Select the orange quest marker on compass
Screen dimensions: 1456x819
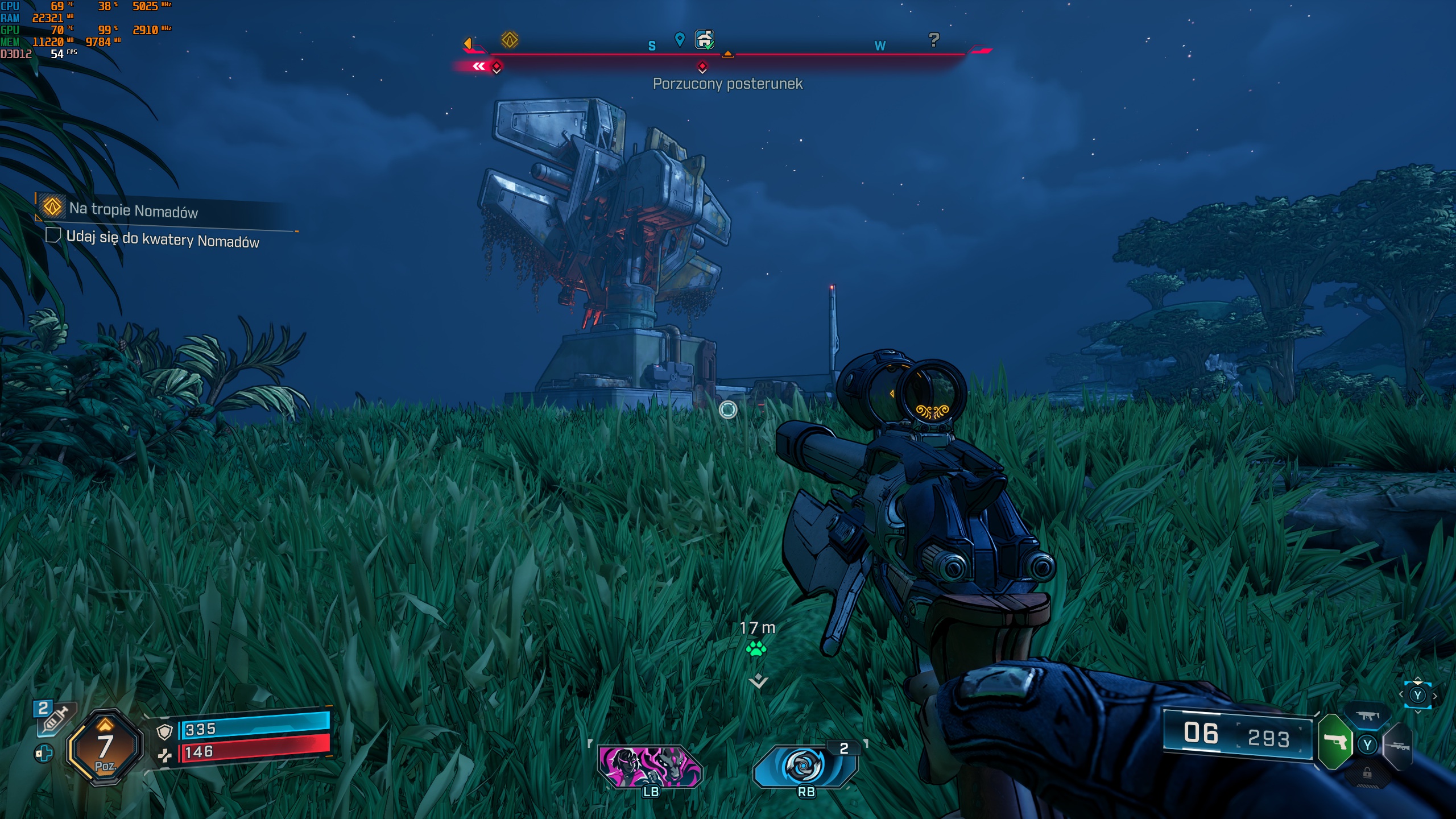[x=509, y=40]
